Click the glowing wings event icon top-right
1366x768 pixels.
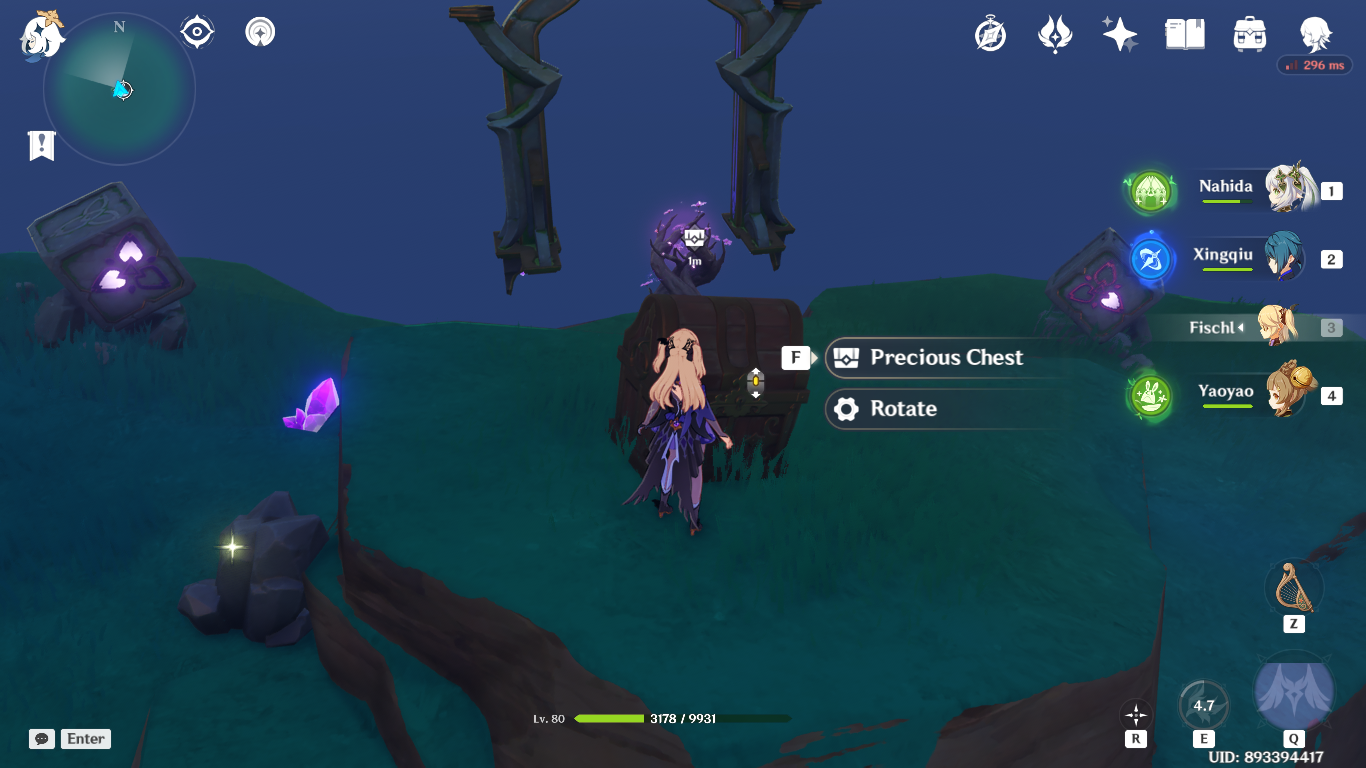click(1054, 33)
